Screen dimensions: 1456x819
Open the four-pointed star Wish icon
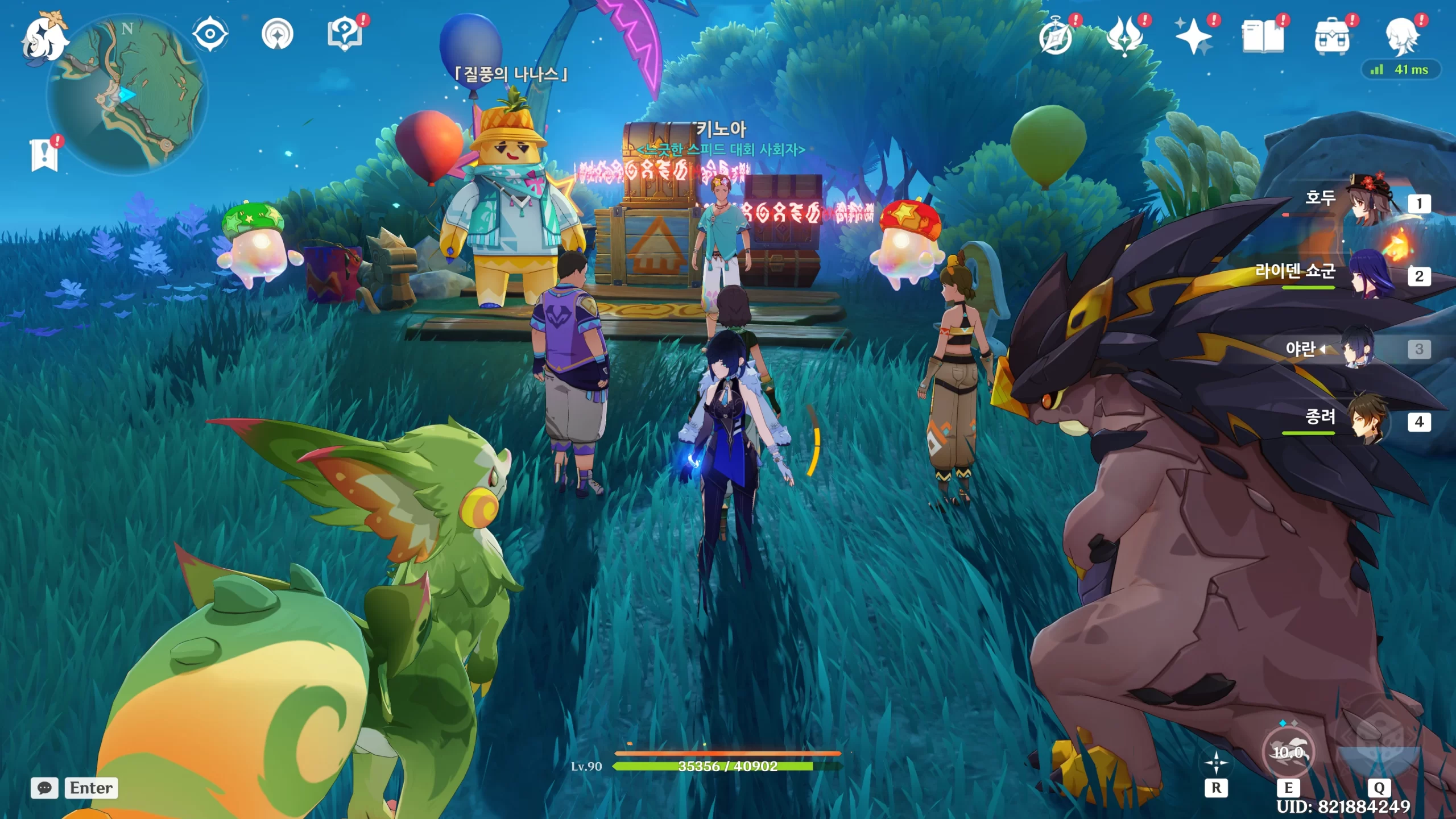1193,36
